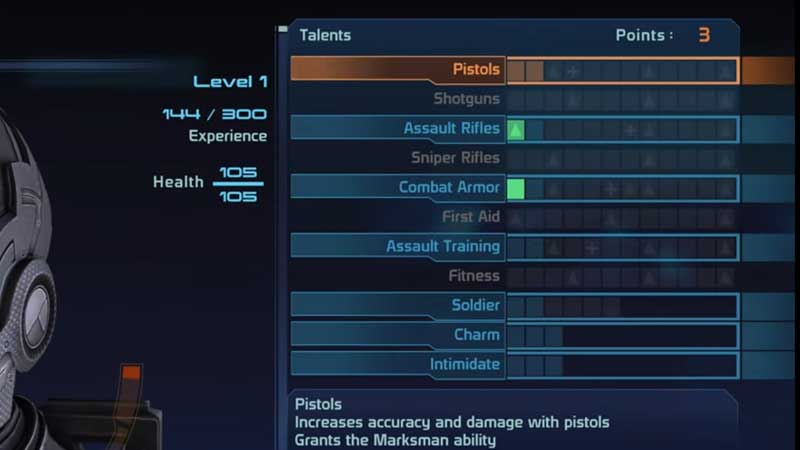Select the Assault Rifles talent
Viewport: 800px width, 450px height.
tap(451, 129)
